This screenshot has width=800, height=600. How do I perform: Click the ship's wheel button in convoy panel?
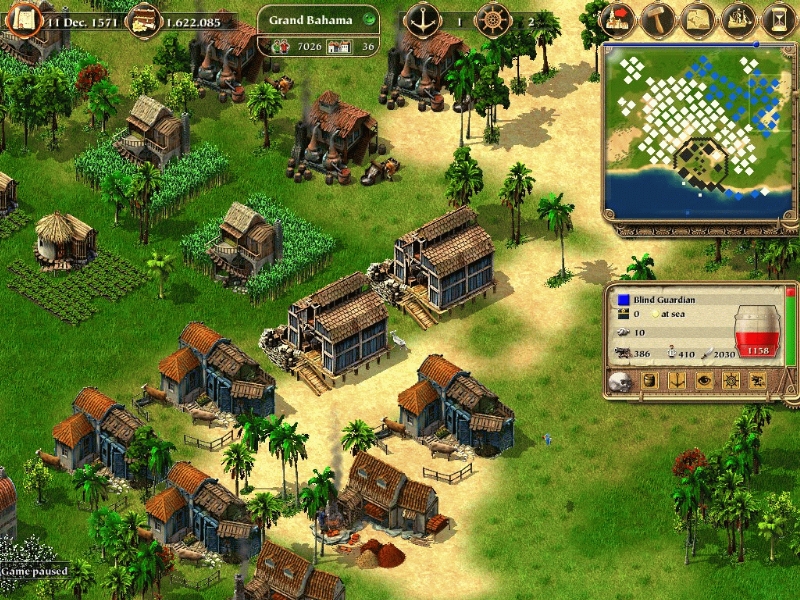[730, 381]
